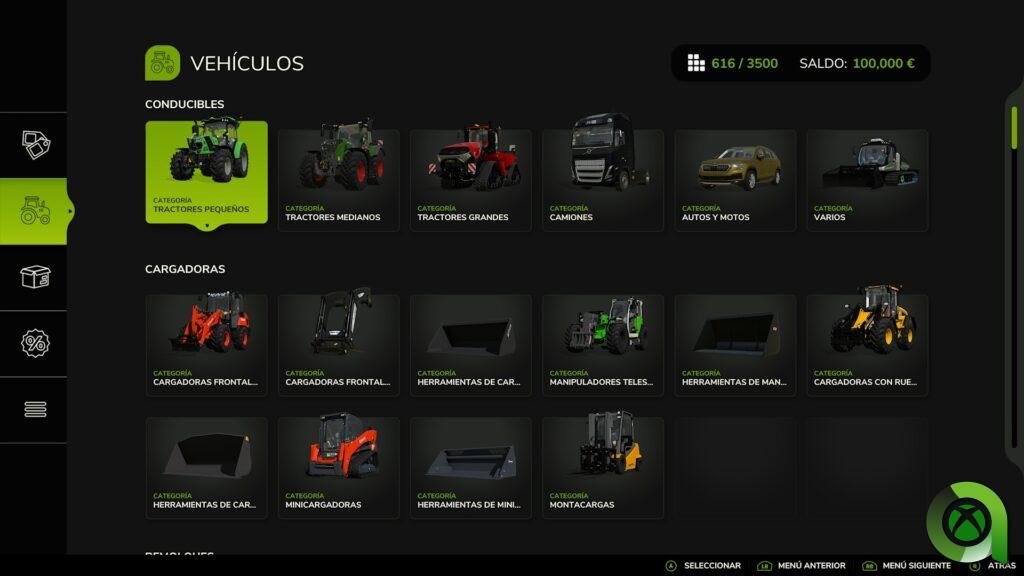1024x576 pixels.
Task: Open the tractor vehicles sidebar tab
Action: click(x=35, y=211)
